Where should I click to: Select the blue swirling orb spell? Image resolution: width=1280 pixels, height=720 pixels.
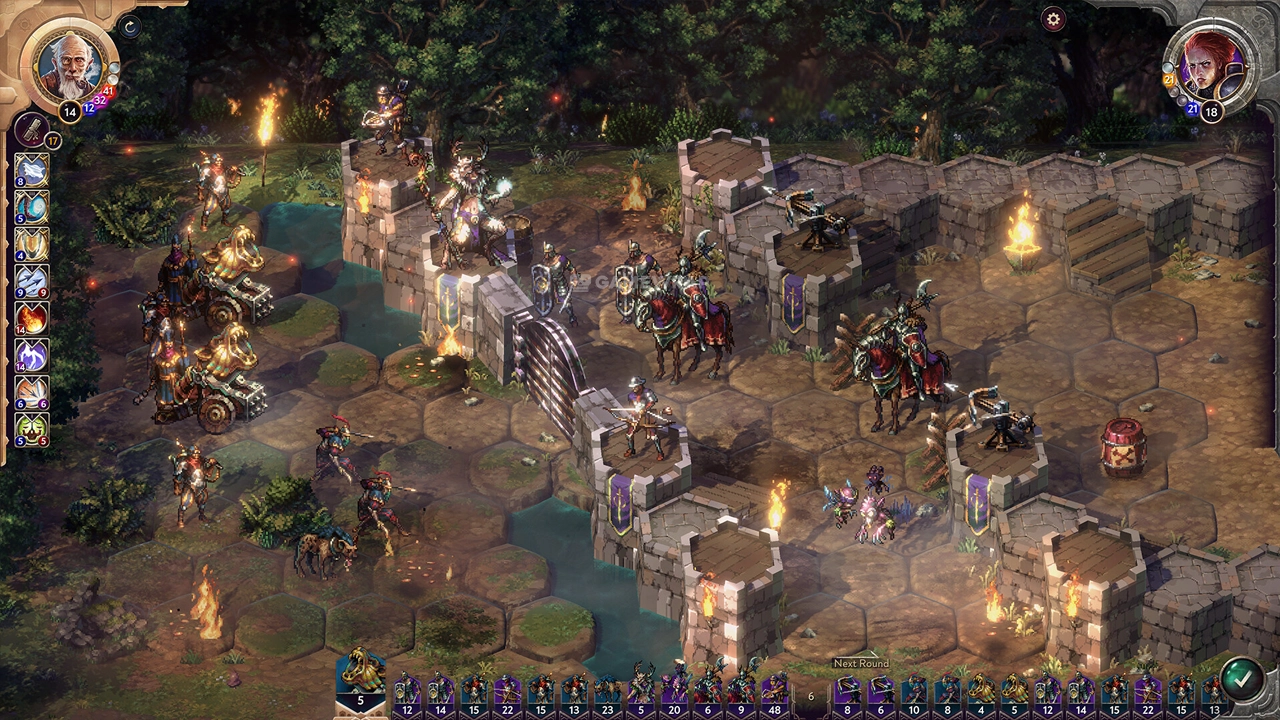[31, 207]
